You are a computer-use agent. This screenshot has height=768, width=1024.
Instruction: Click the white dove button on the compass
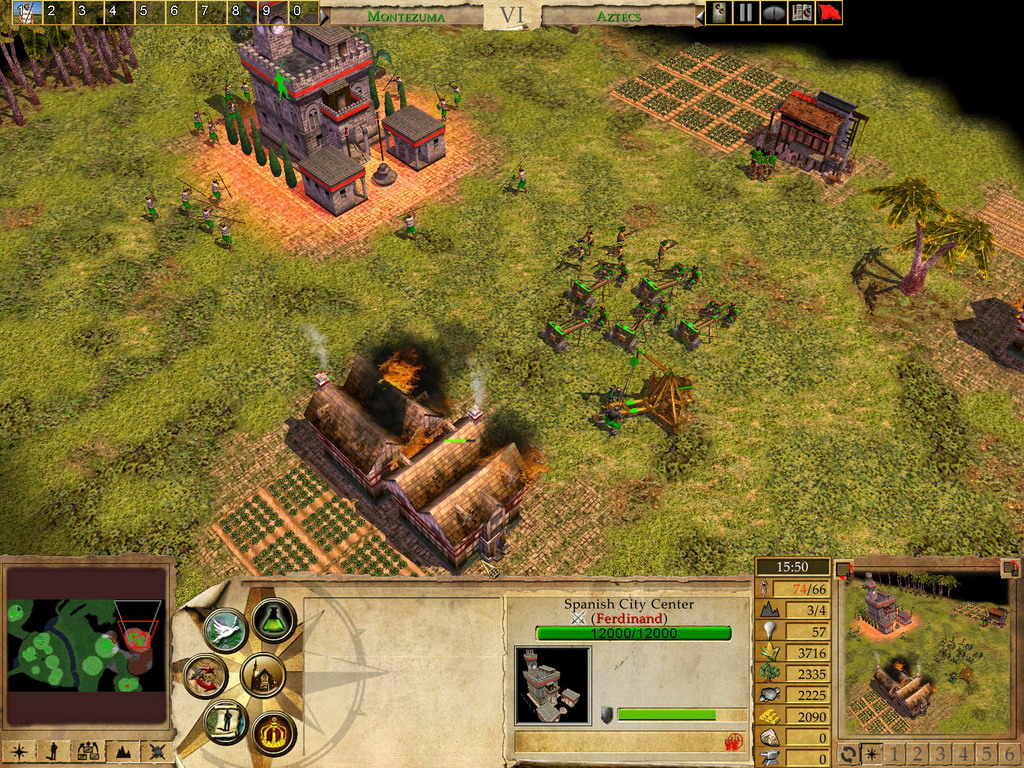click(x=224, y=630)
